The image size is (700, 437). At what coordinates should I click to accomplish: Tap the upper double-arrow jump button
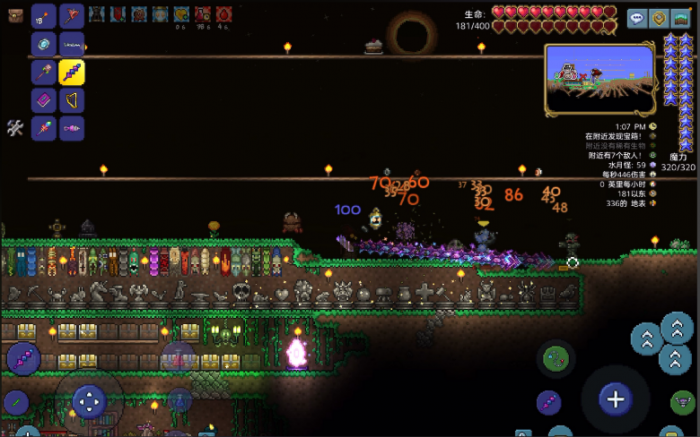click(677, 329)
